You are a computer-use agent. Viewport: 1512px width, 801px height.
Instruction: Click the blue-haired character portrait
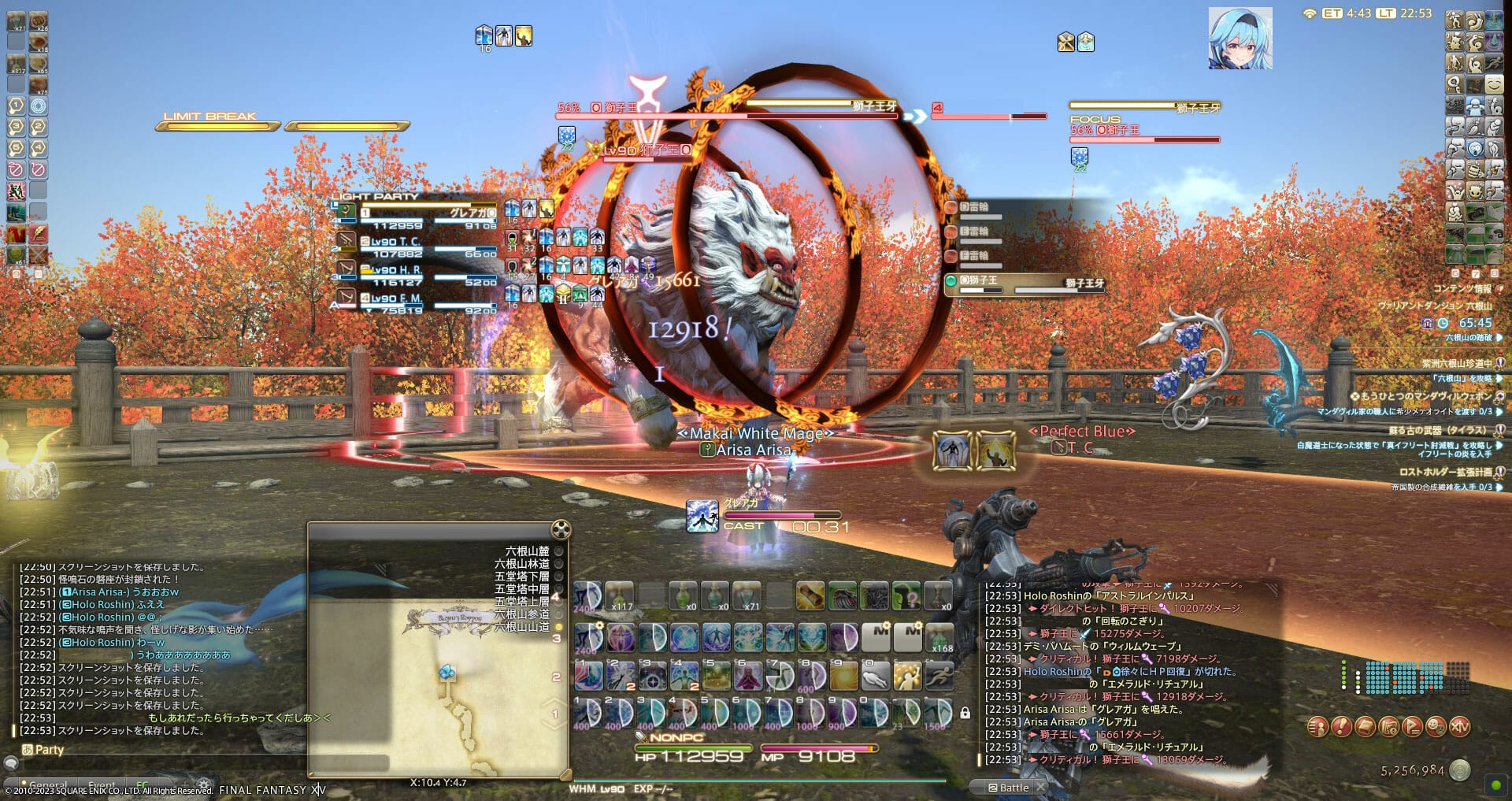[x=1240, y=39]
